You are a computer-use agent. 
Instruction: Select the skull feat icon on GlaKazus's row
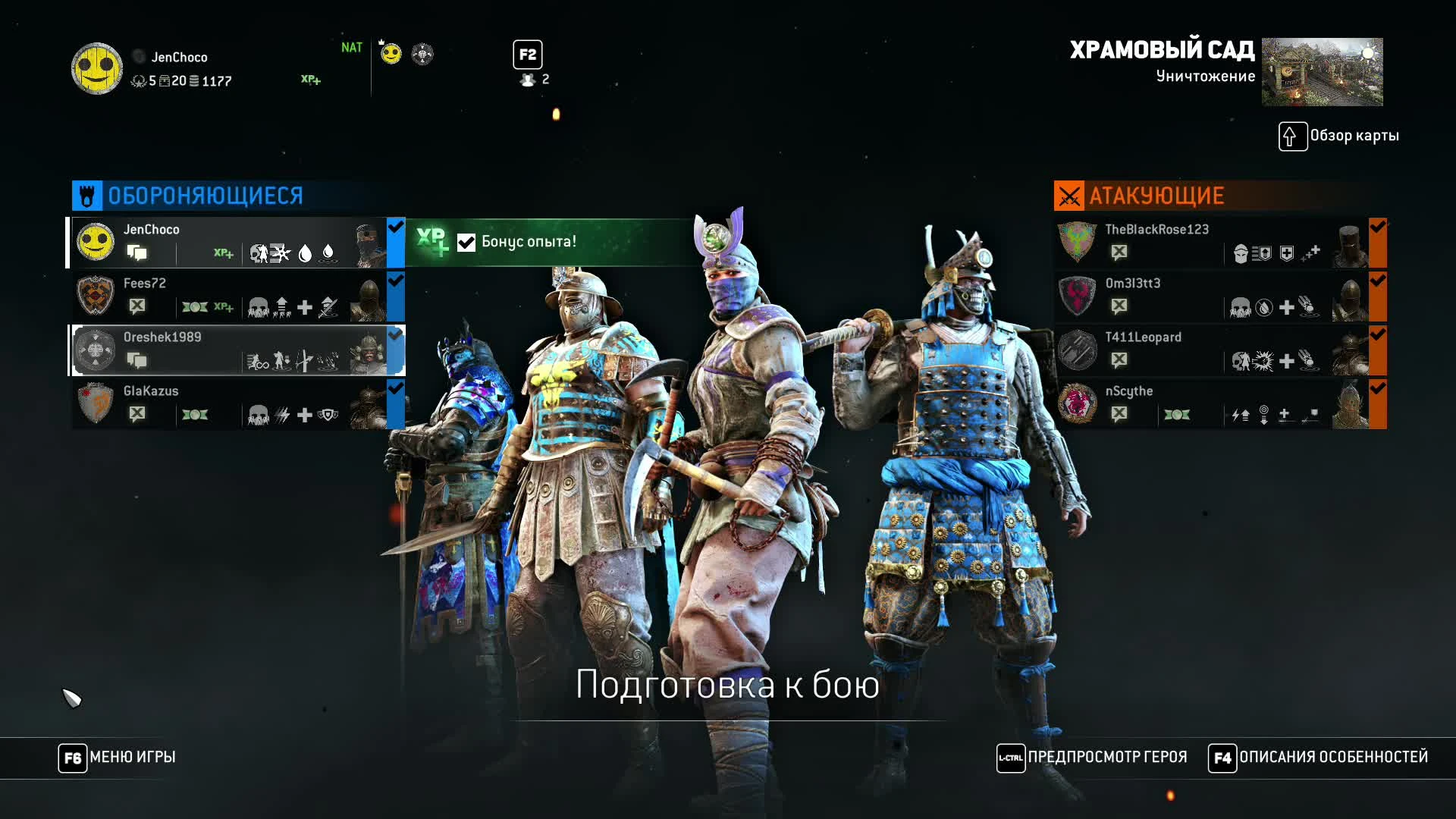click(257, 414)
